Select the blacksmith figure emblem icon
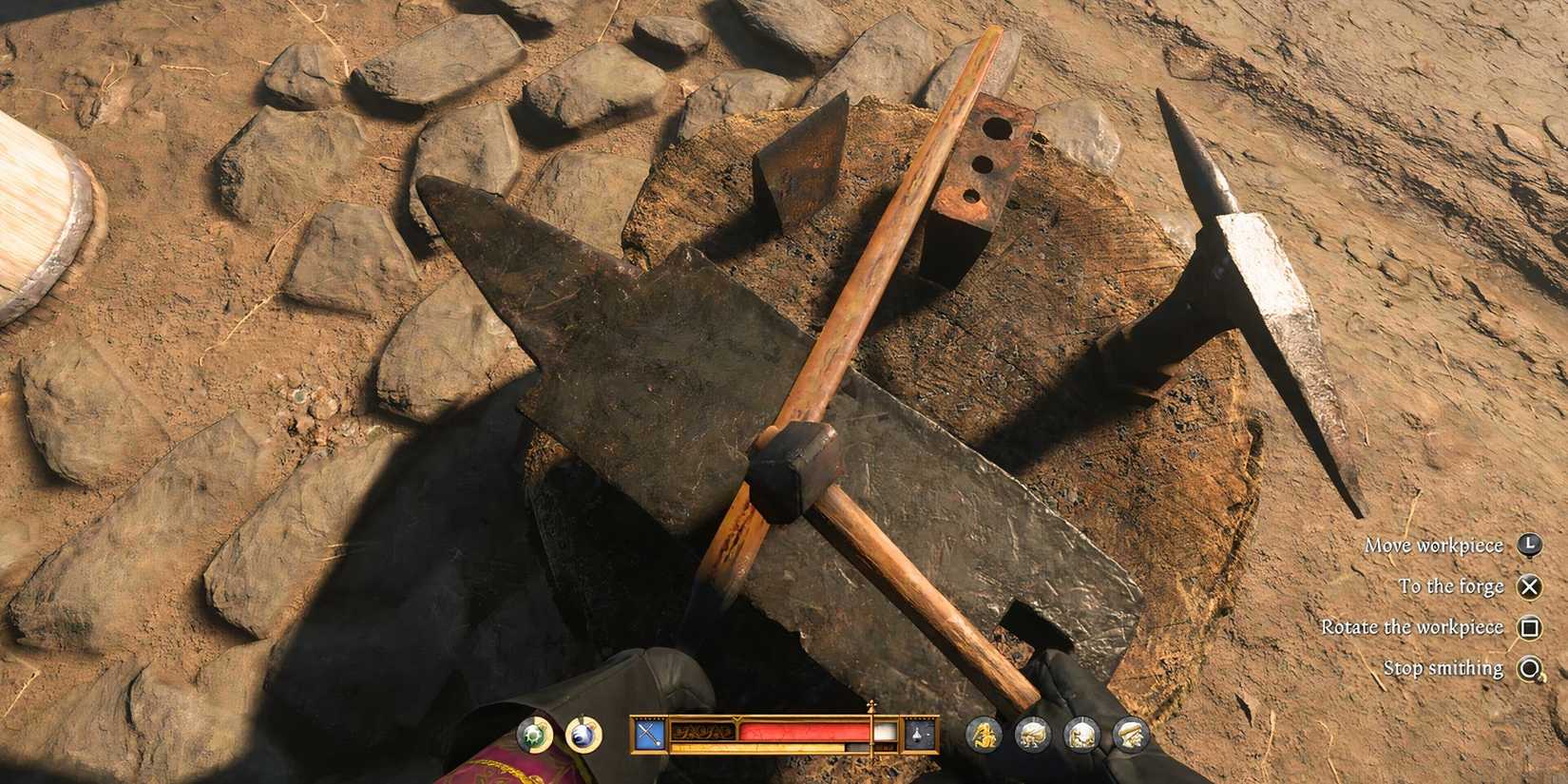Viewport: 1568px width, 784px height. point(1081,733)
